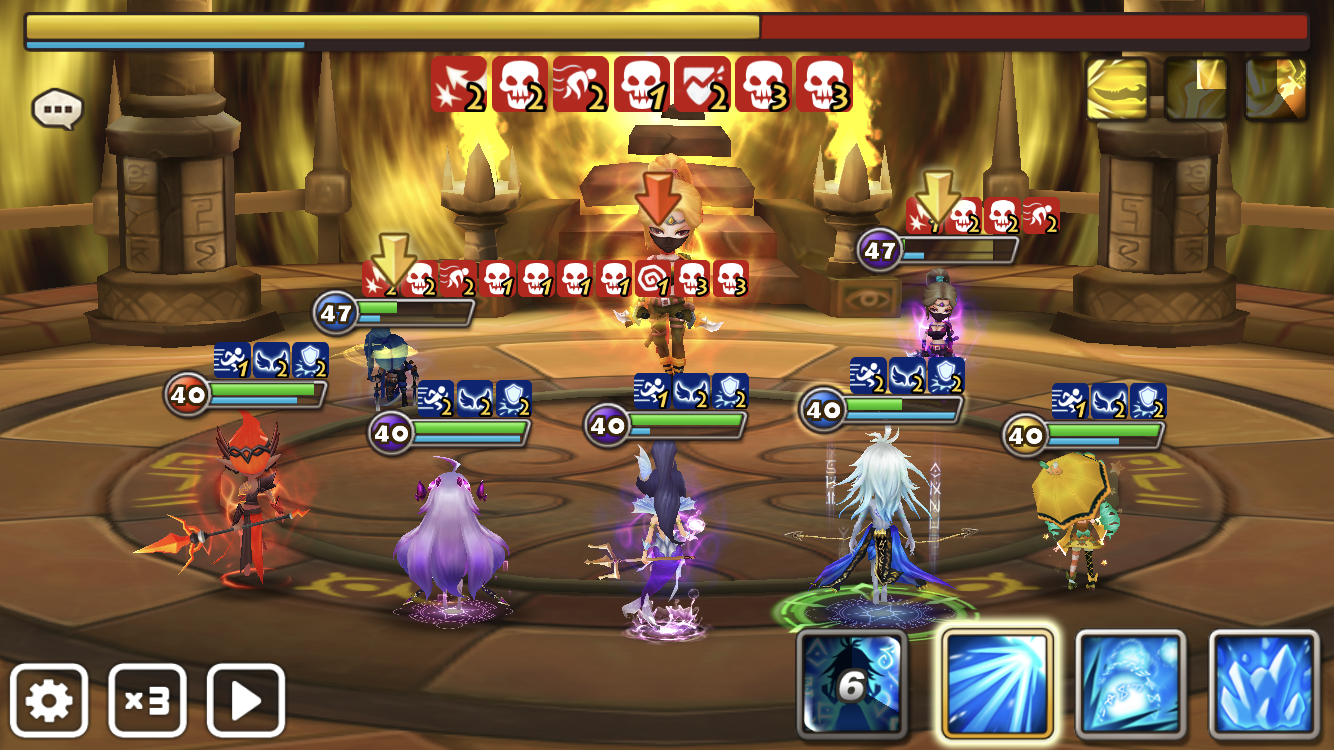Select the highlighted blue light burst skill

coord(997,684)
